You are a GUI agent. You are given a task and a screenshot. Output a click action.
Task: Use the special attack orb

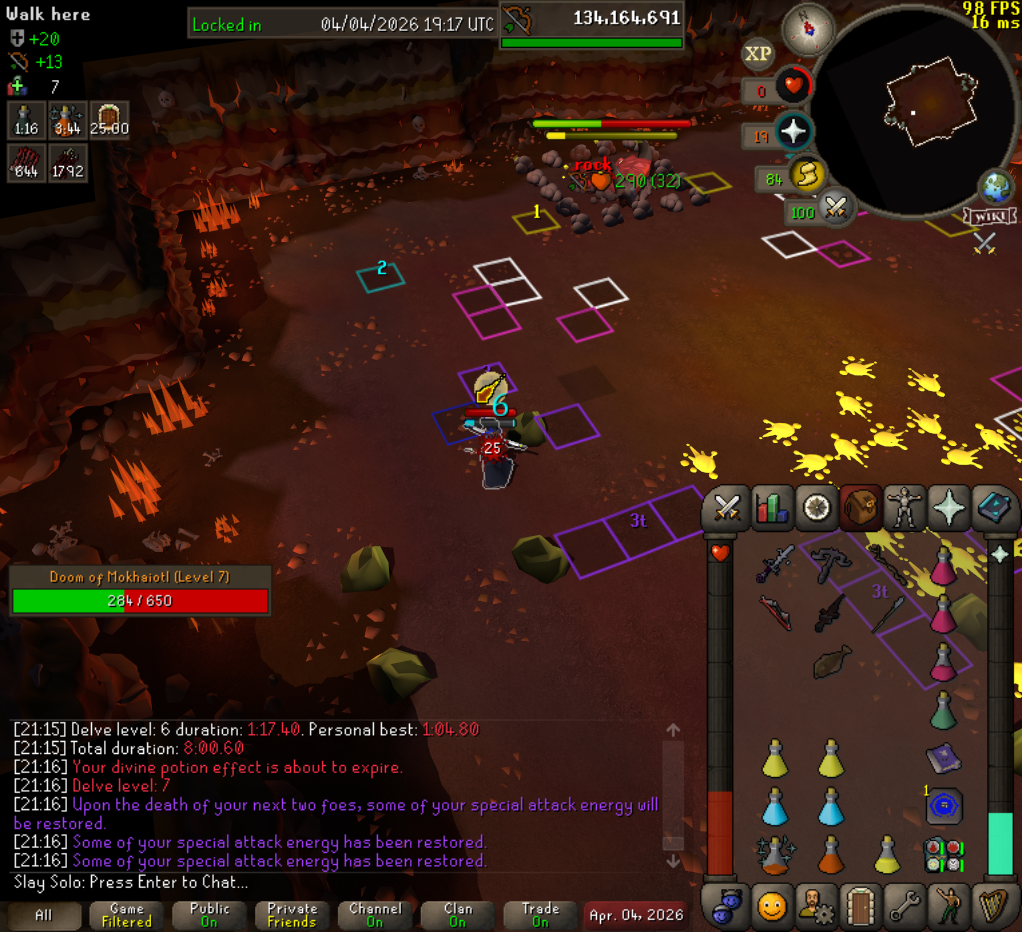point(835,209)
